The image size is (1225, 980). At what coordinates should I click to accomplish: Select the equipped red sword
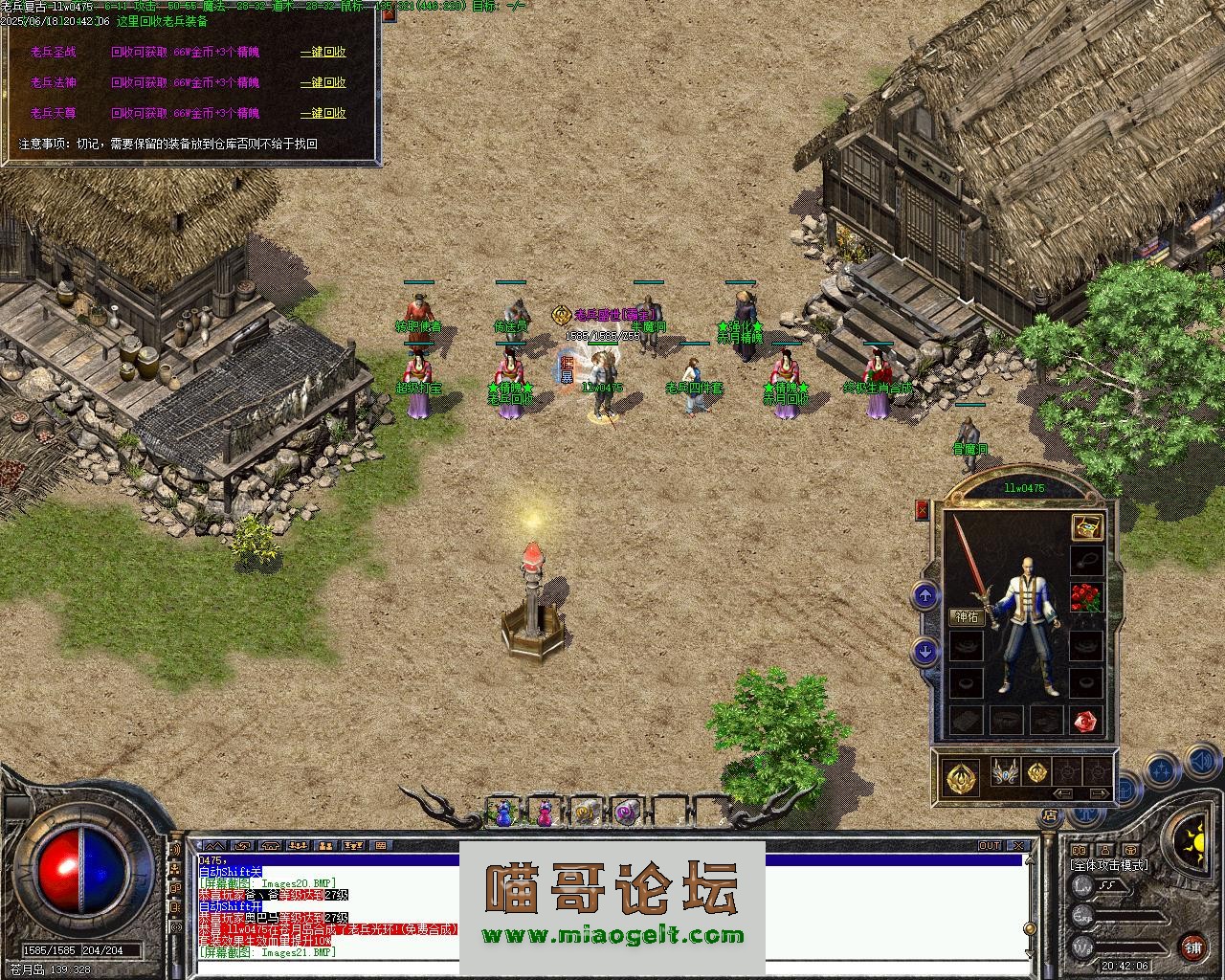pyautogui.click(x=971, y=565)
